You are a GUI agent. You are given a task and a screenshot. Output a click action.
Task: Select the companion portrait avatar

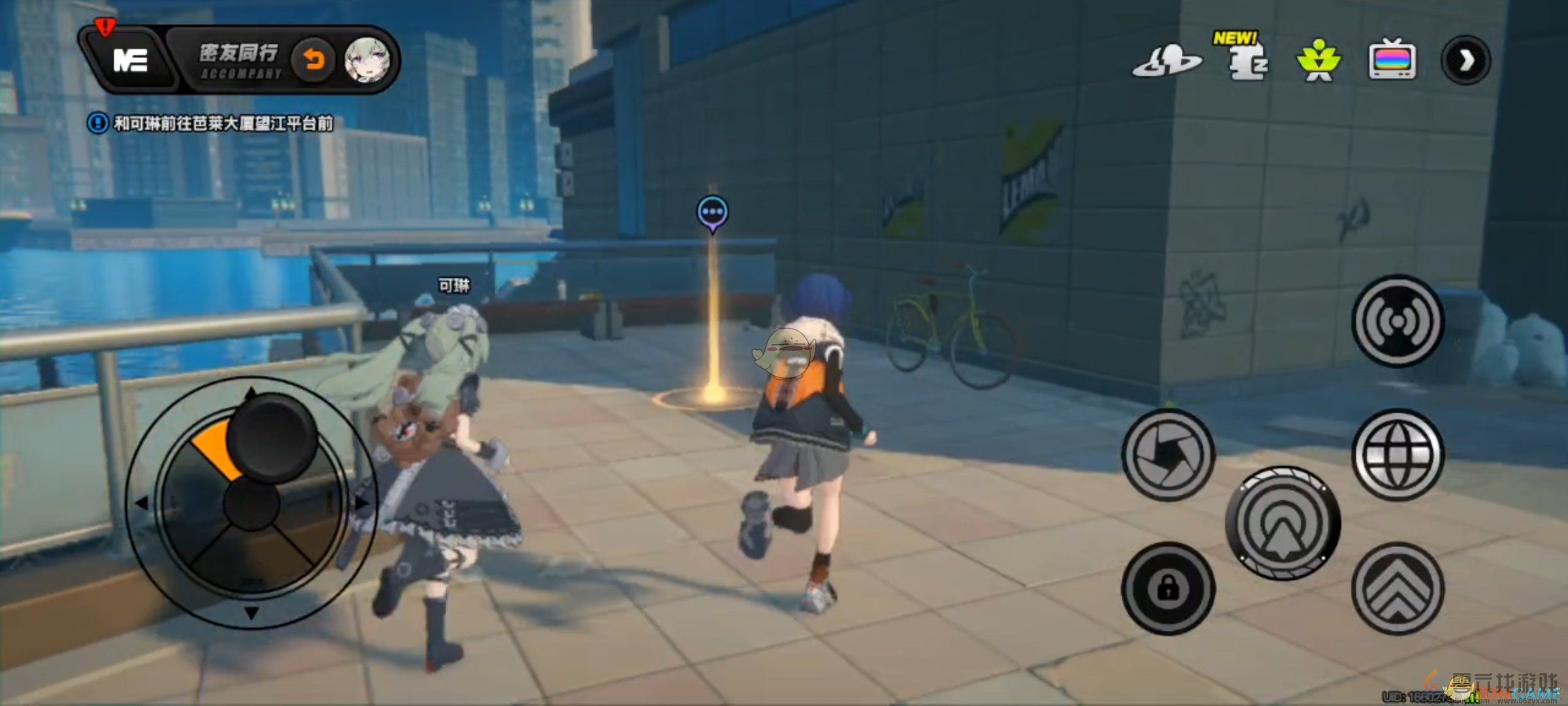pos(367,61)
